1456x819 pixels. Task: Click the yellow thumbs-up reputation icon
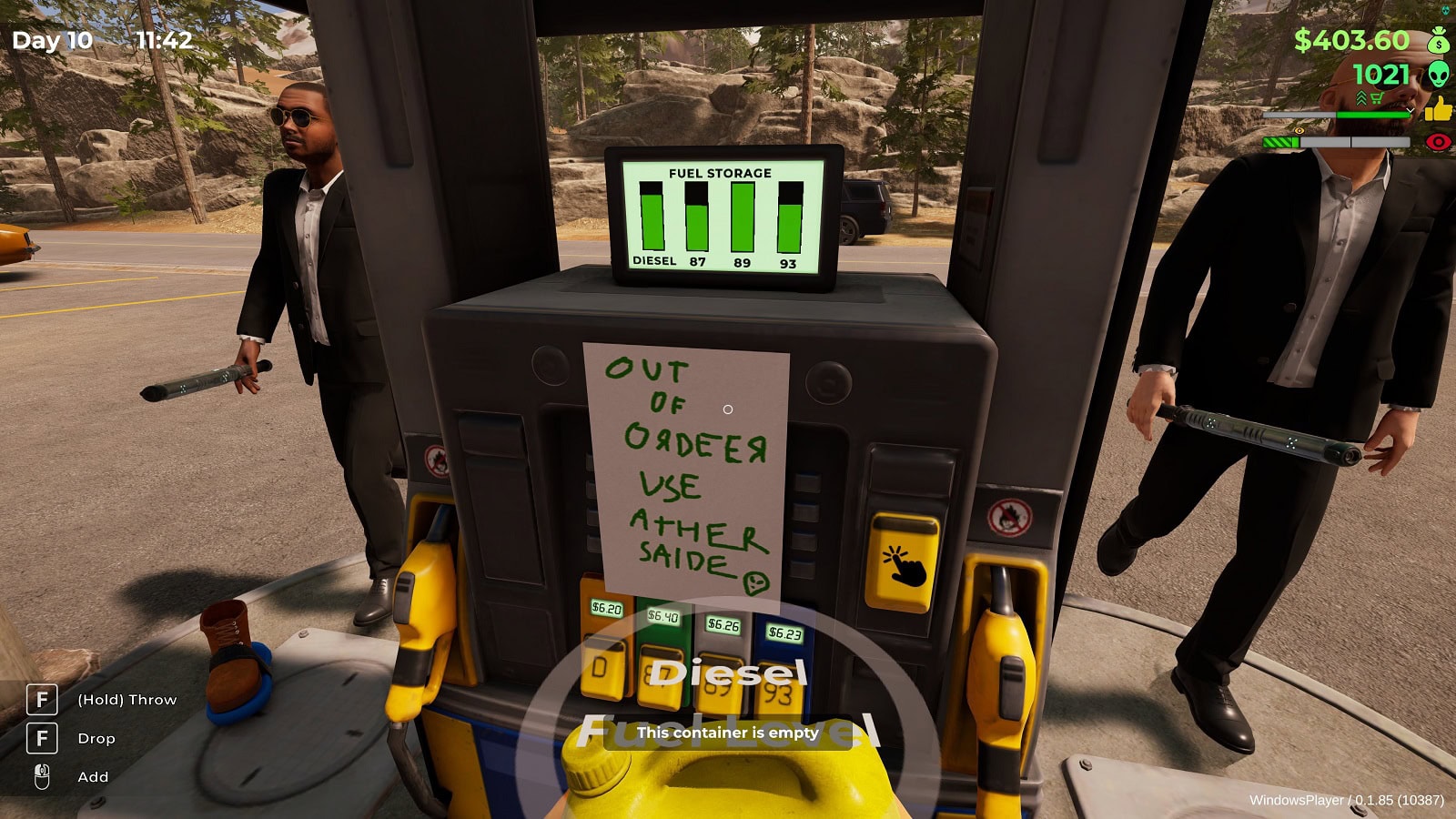[x=1439, y=110]
